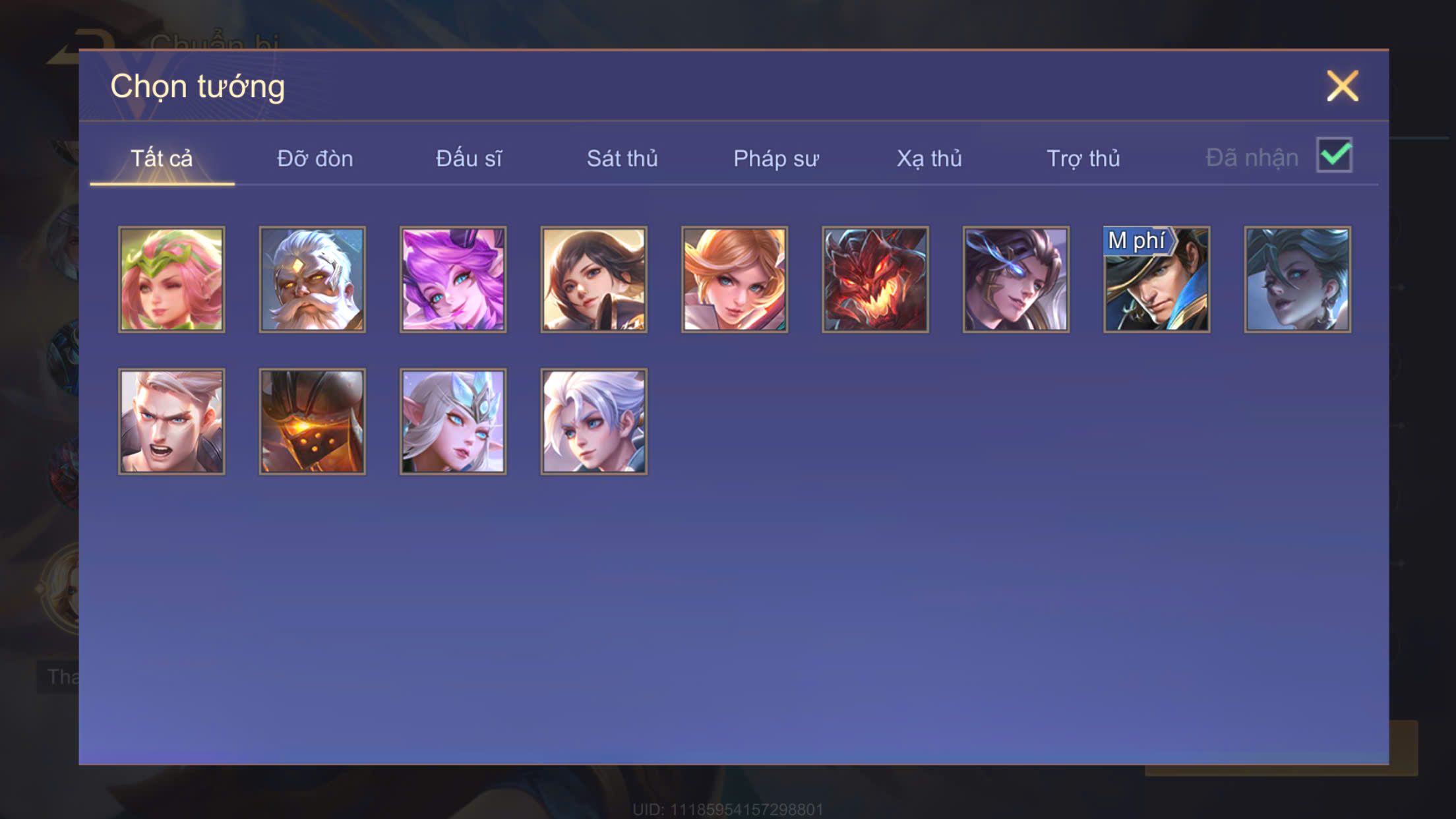Select the Pháp sư tab
1456x819 pixels.
(x=775, y=159)
